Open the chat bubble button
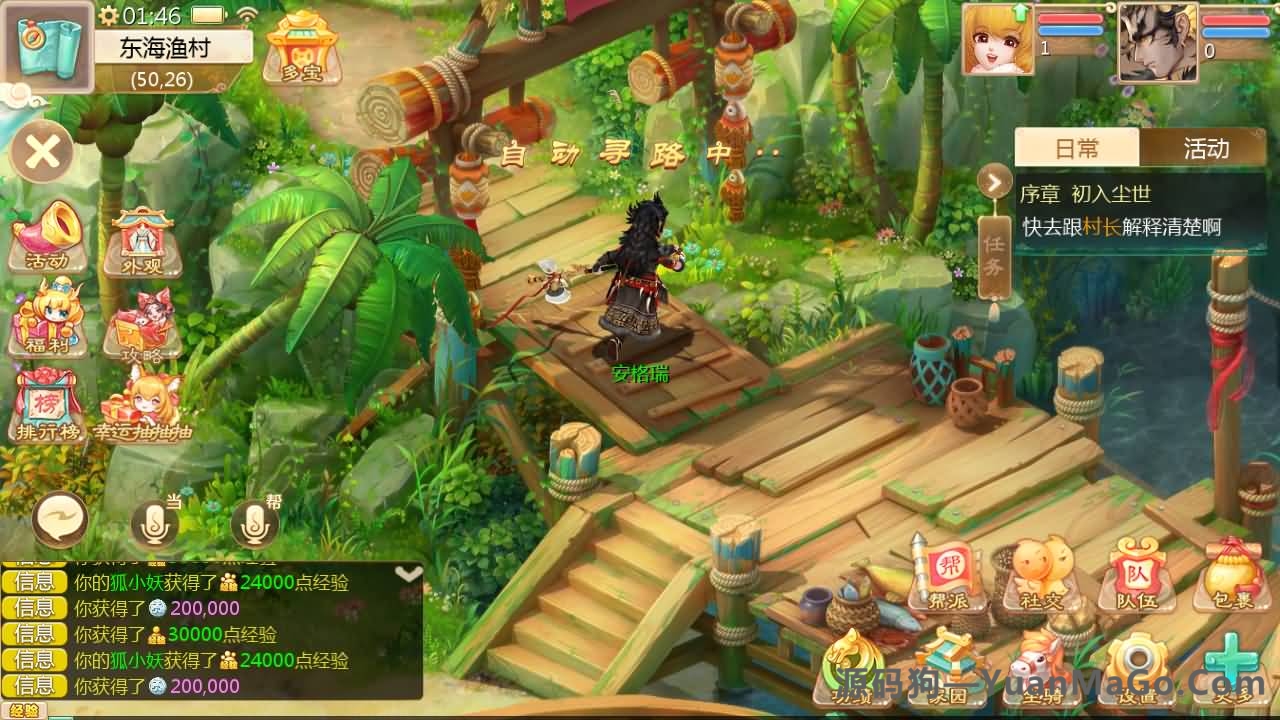Viewport: 1280px width, 720px height. (x=60, y=520)
